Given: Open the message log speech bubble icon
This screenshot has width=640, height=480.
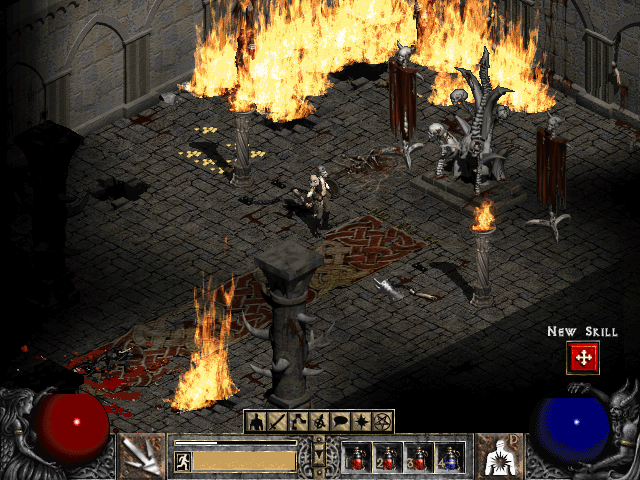Looking at the screenshot, I should pyautogui.click(x=341, y=421).
